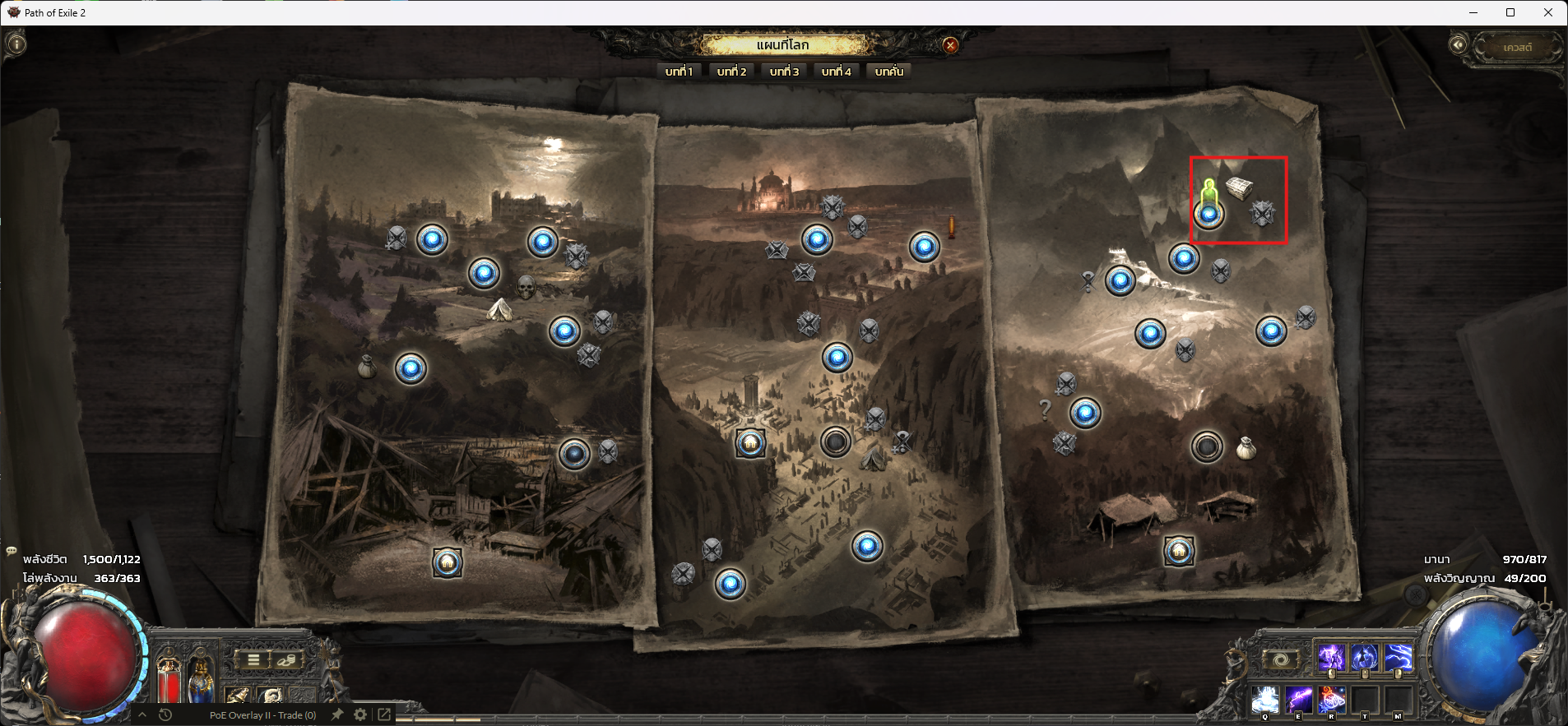The width and height of the screenshot is (1568, 726).
Task: Select the บทที่ 4 map tab
Action: coord(836,72)
